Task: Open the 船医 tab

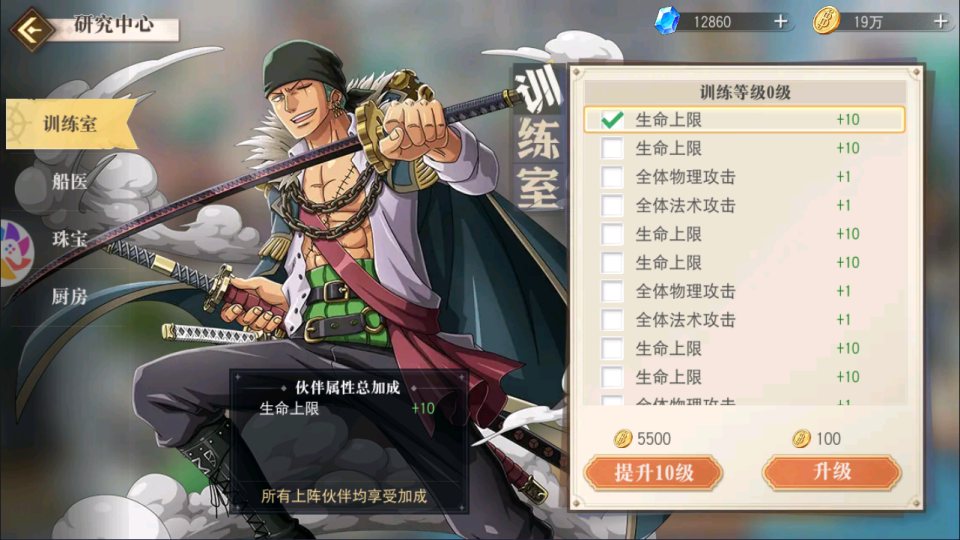Action: tap(70, 182)
